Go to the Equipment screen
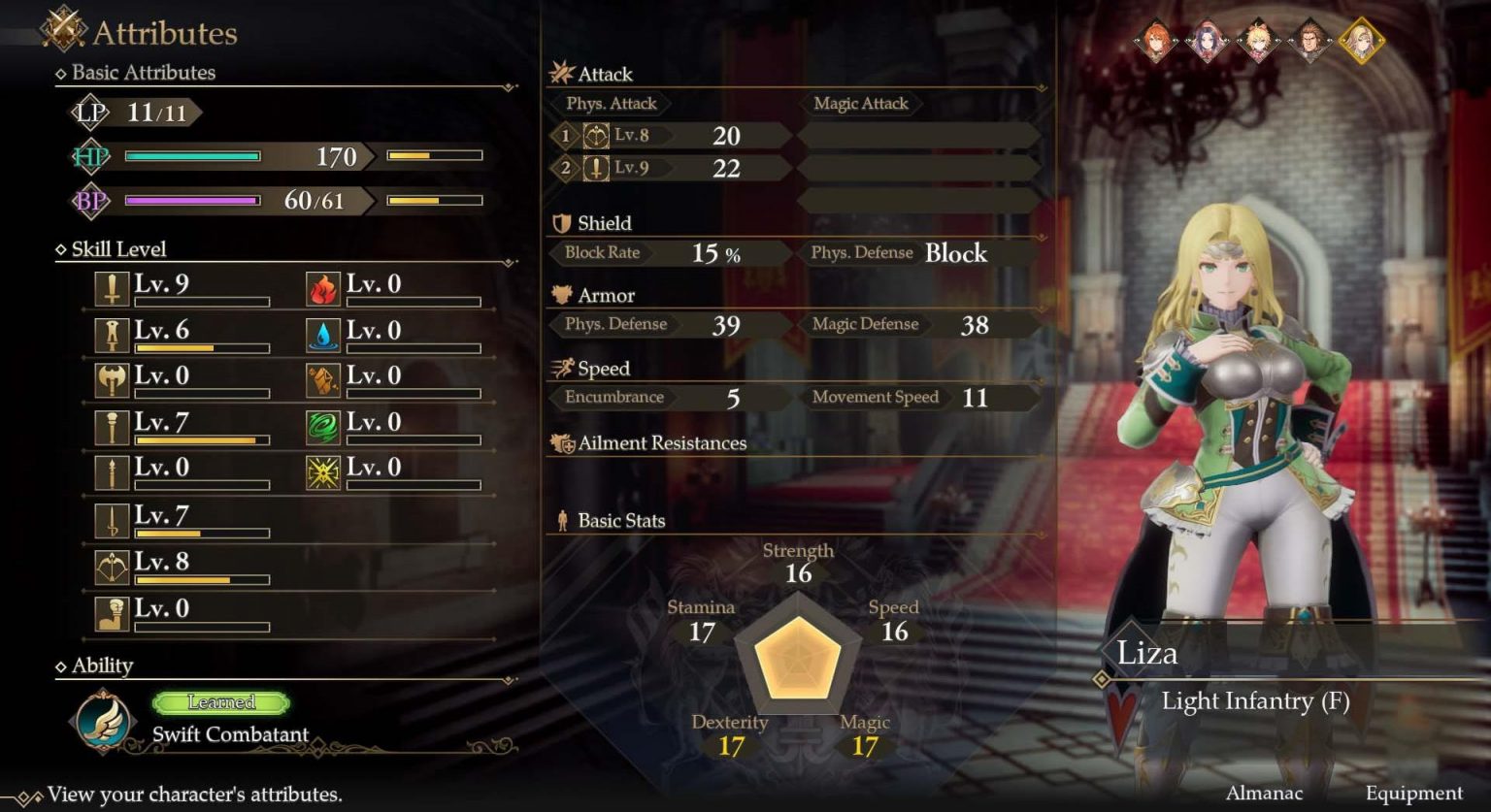 1413,794
